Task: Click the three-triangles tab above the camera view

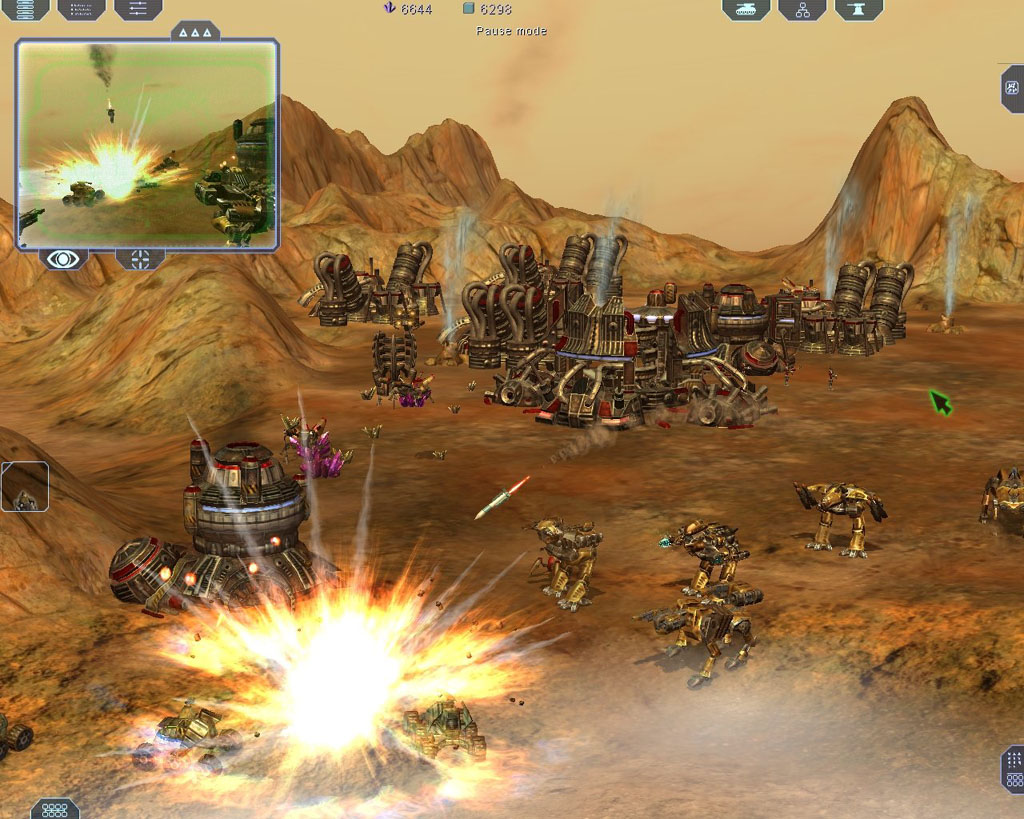Action: click(195, 32)
